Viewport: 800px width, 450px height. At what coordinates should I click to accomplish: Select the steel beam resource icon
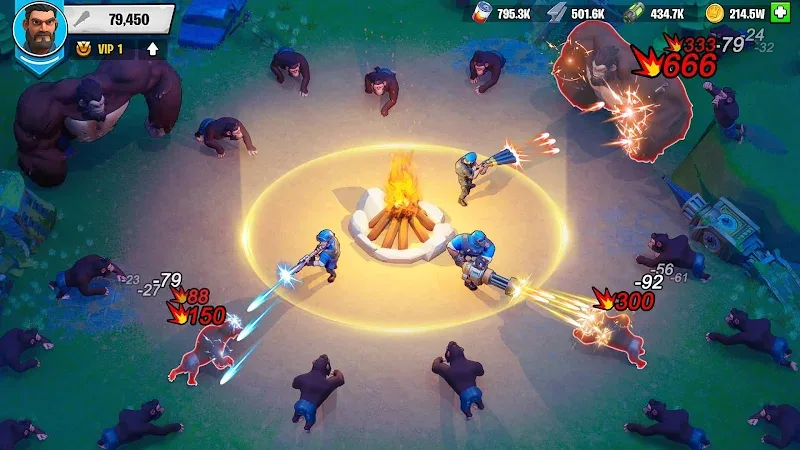557,13
